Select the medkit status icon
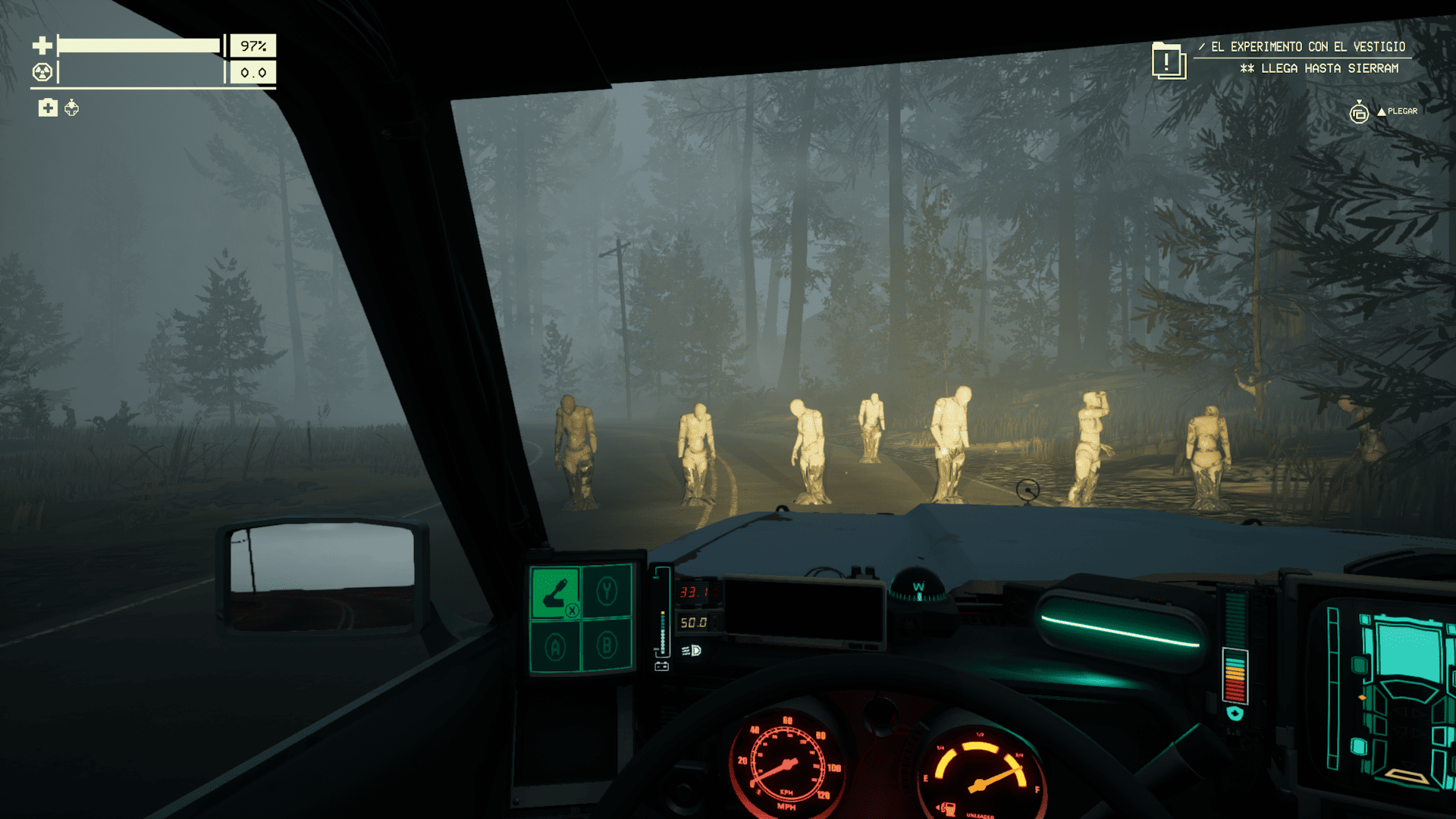Screen dimensions: 1456x819 point(48,108)
